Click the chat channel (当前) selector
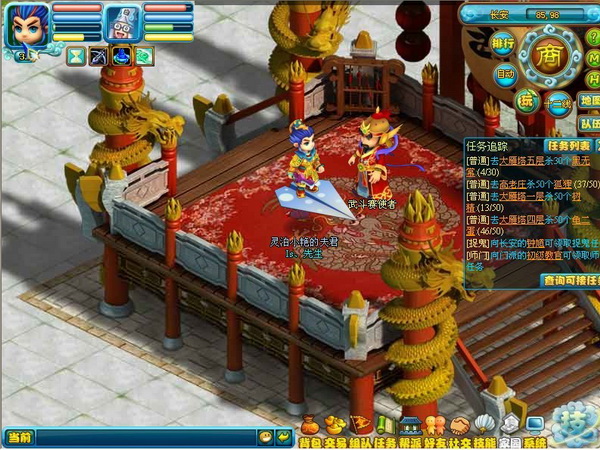Image resolution: width=600 pixels, height=450 pixels. coord(20,437)
